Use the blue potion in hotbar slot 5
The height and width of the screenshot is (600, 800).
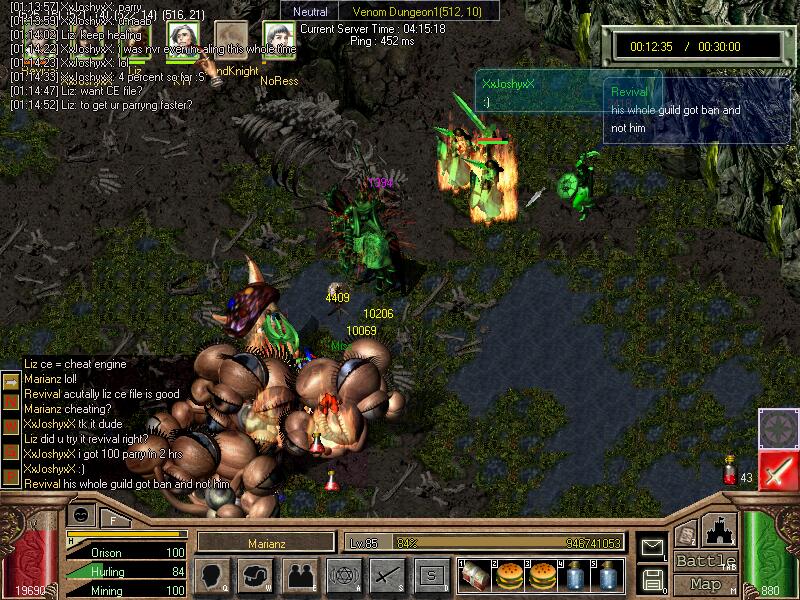coord(608,575)
